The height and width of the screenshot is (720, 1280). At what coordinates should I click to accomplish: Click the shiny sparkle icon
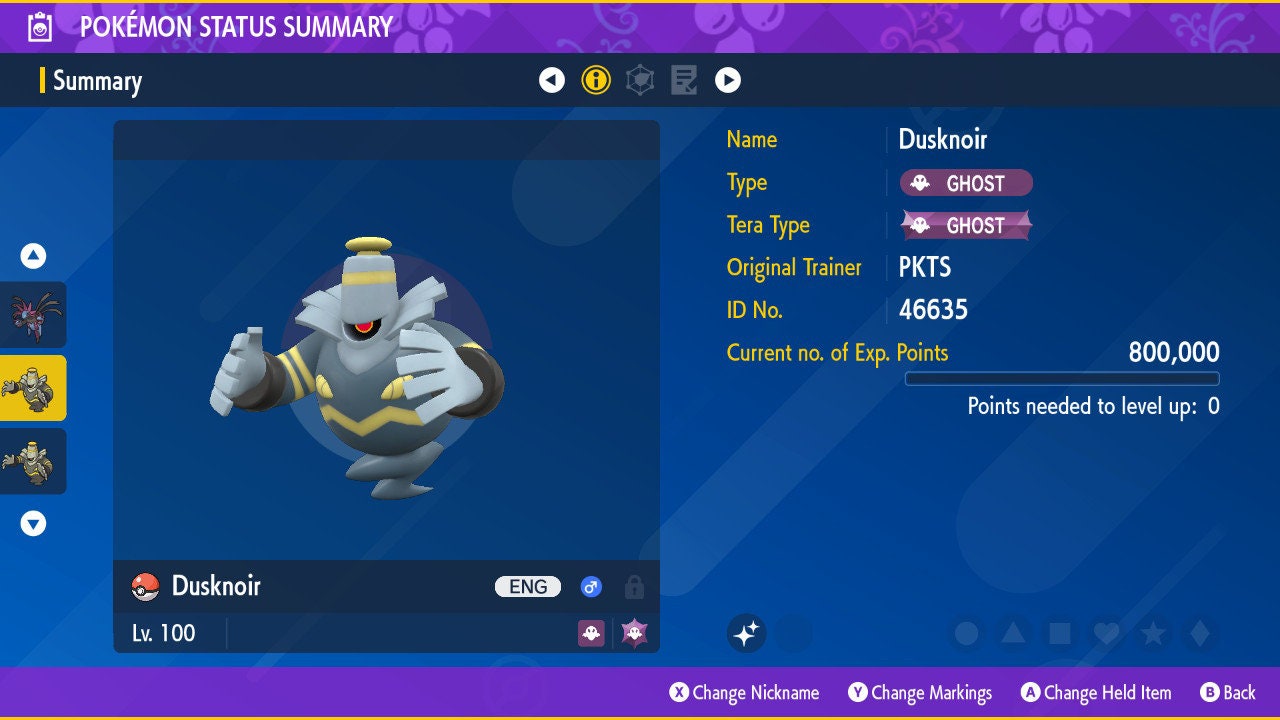[746, 633]
